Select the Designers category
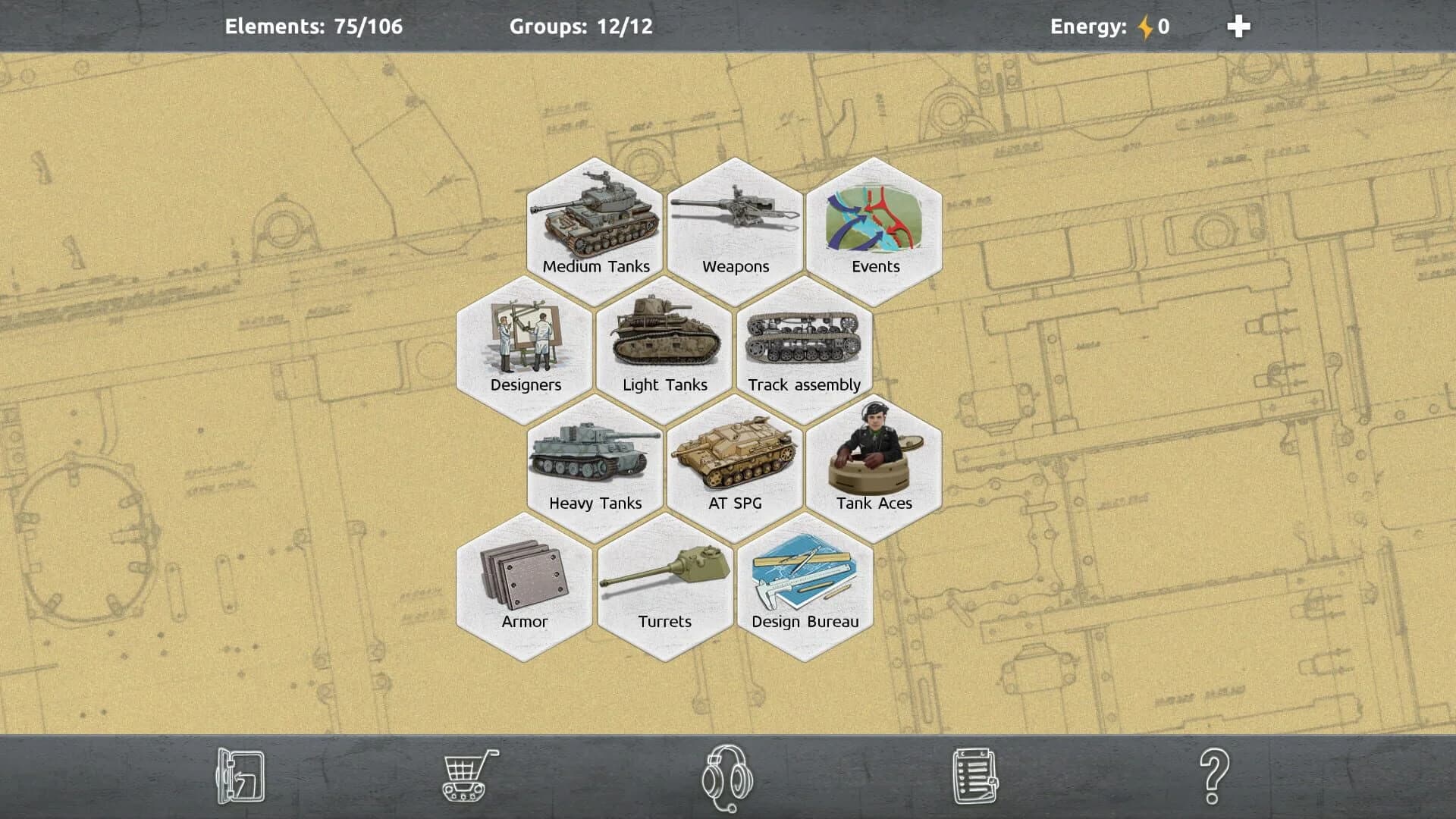 (x=526, y=345)
